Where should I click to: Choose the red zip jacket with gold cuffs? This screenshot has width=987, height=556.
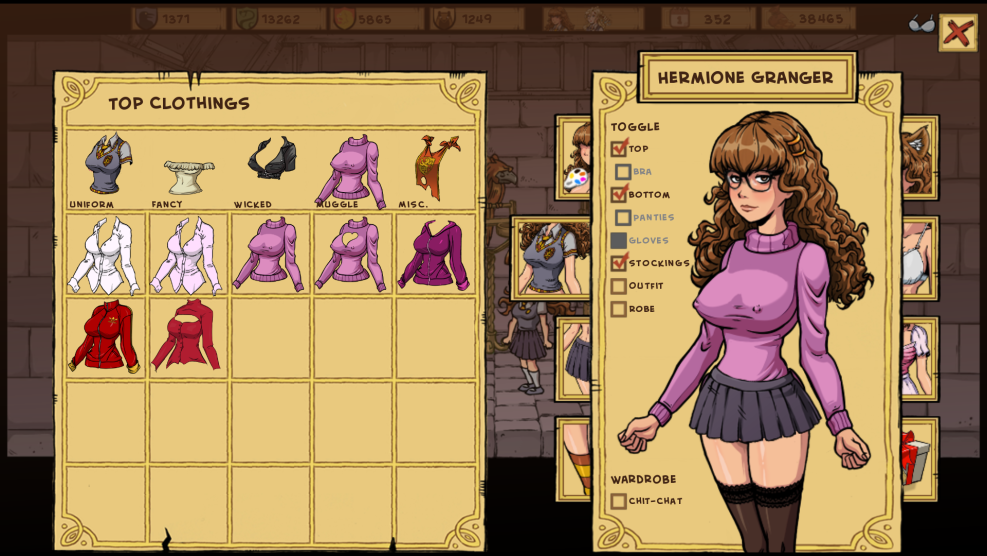105,337
